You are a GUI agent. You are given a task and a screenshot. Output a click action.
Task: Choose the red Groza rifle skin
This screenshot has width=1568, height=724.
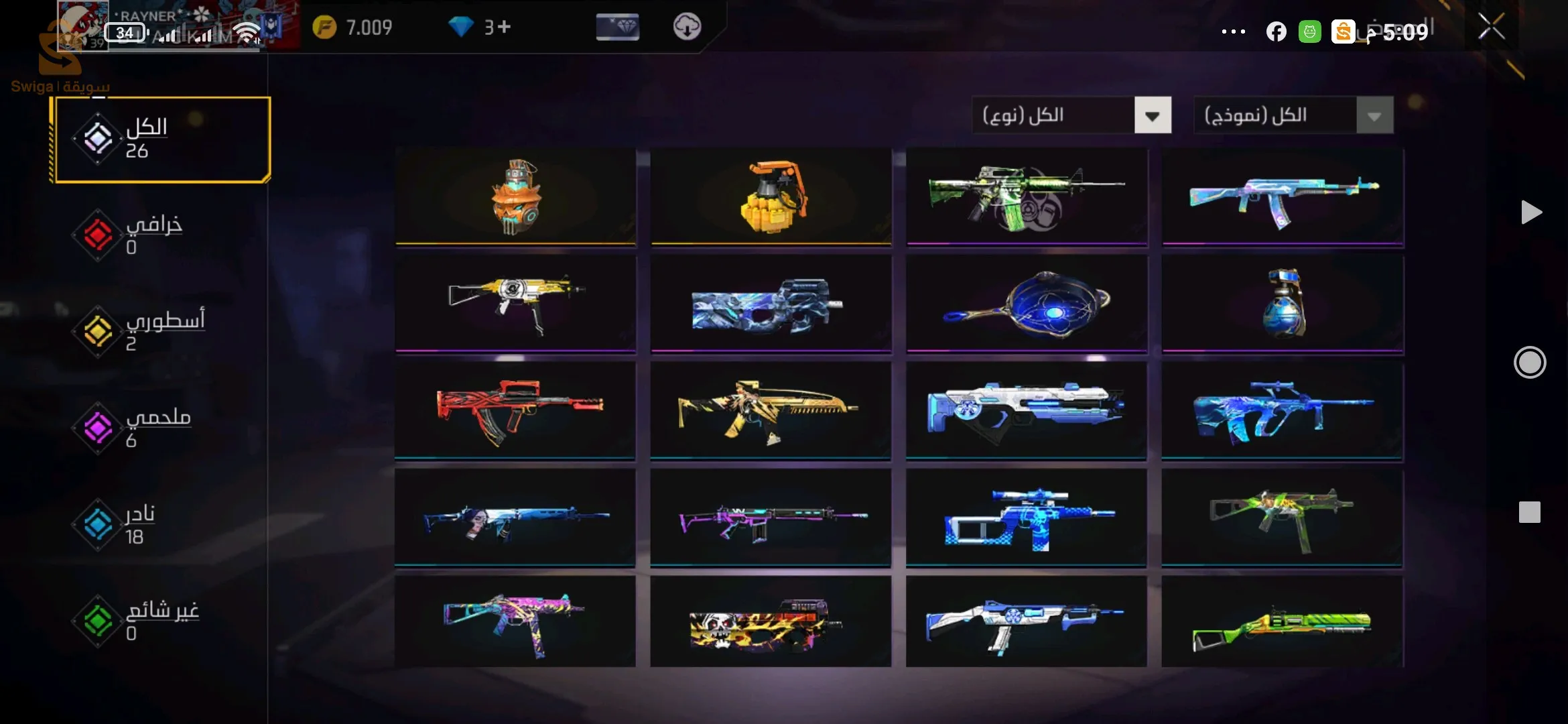[x=515, y=410]
